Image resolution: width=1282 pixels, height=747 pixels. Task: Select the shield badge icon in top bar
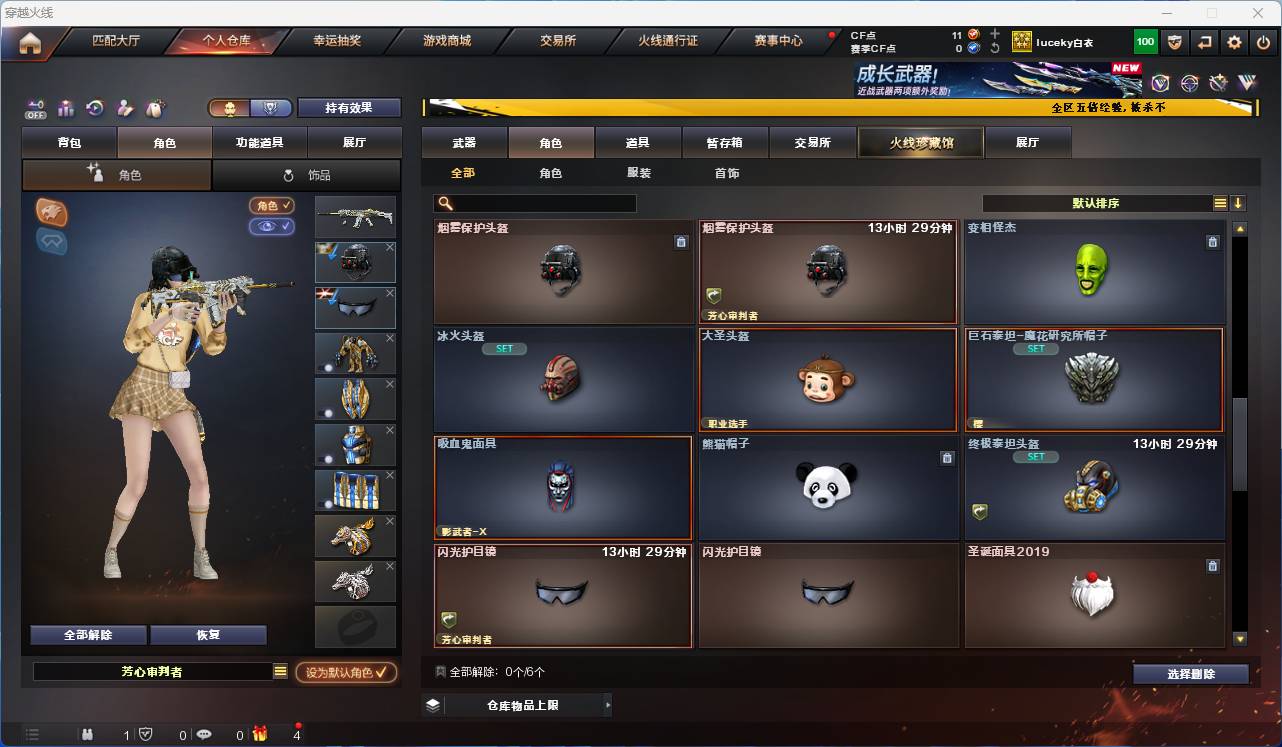pyautogui.click(x=1174, y=42)
